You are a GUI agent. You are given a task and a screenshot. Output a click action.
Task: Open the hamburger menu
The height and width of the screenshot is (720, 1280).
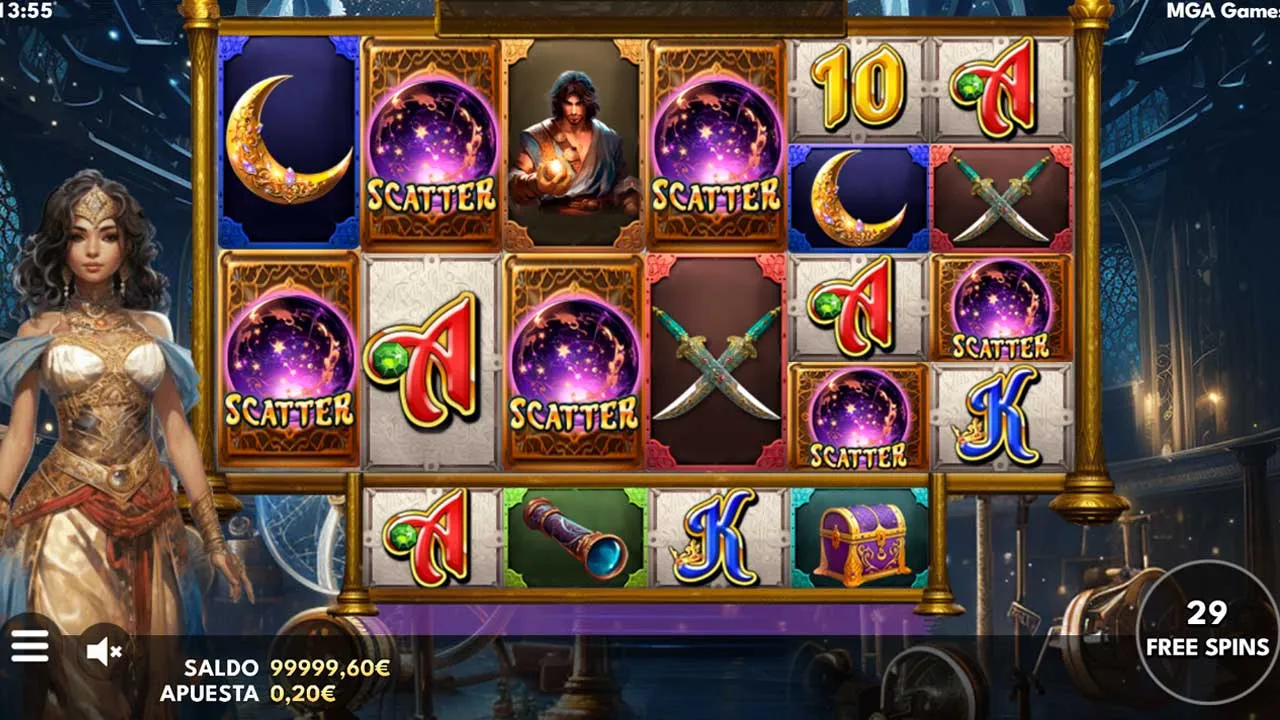tap(29, 647)
